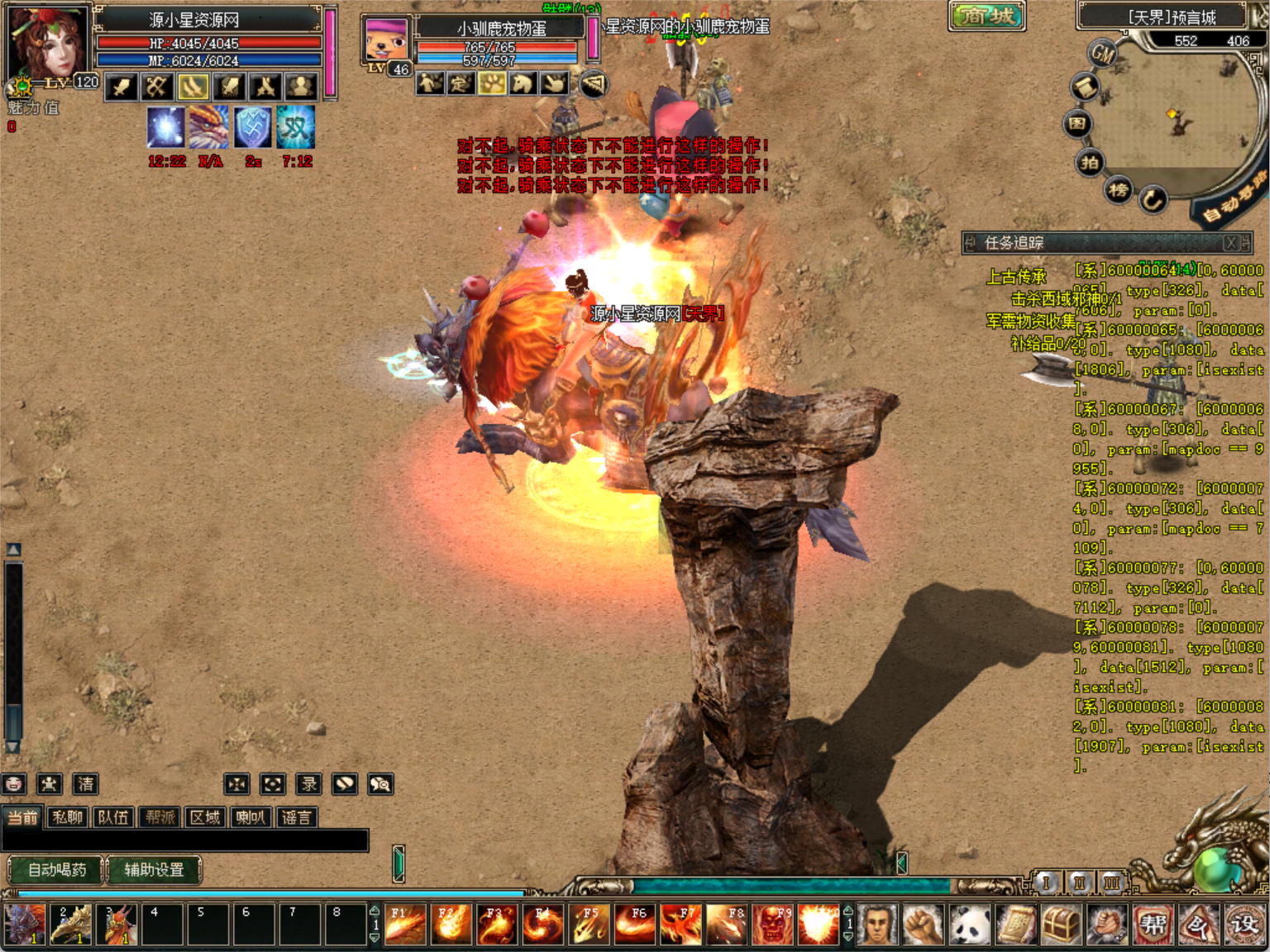Screen dimensions: 1270x952
Task: Toggle 自动喝药 auto potion
Action: (56, 869)
